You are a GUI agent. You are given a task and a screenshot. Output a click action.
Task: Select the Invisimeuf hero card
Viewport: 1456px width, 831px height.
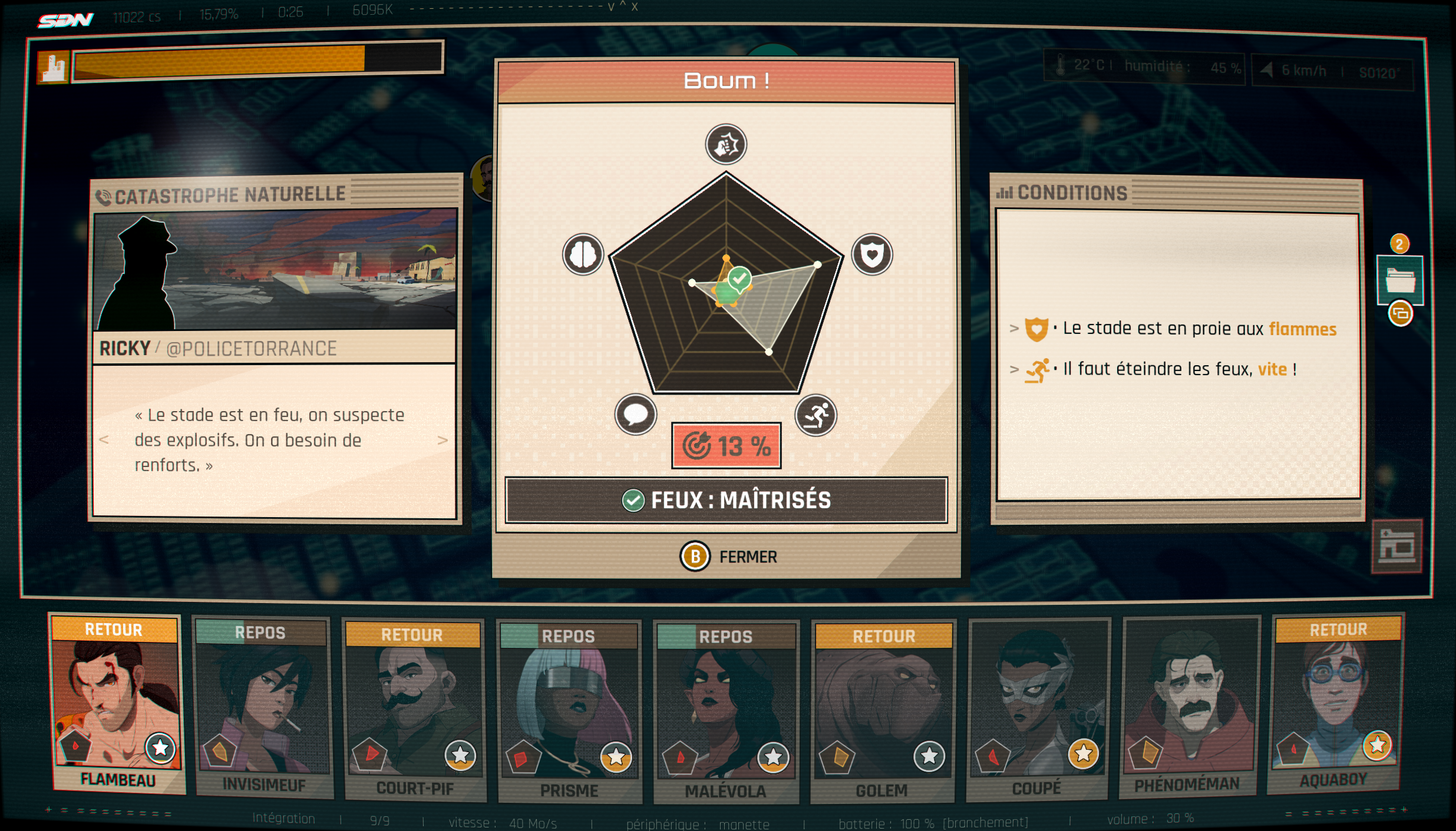(x=263, y=707)
